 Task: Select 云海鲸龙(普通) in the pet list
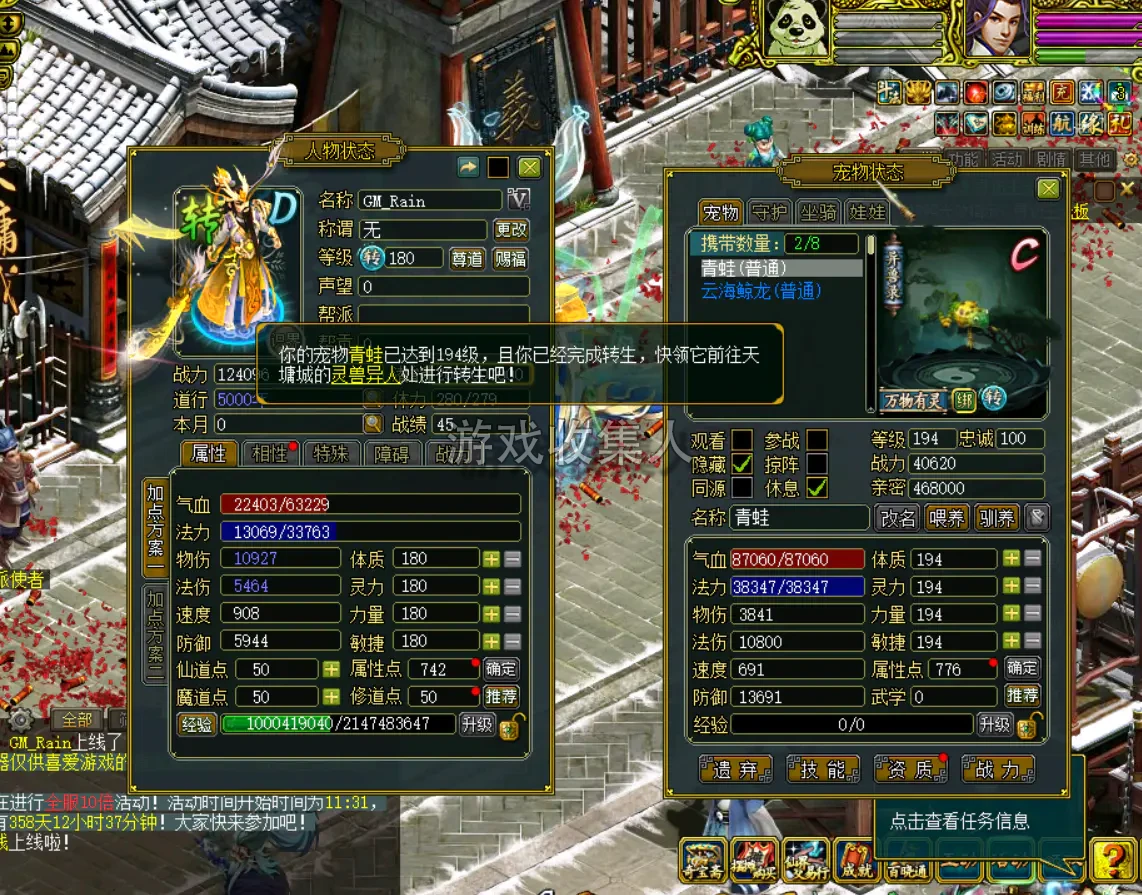pos(761,290)
